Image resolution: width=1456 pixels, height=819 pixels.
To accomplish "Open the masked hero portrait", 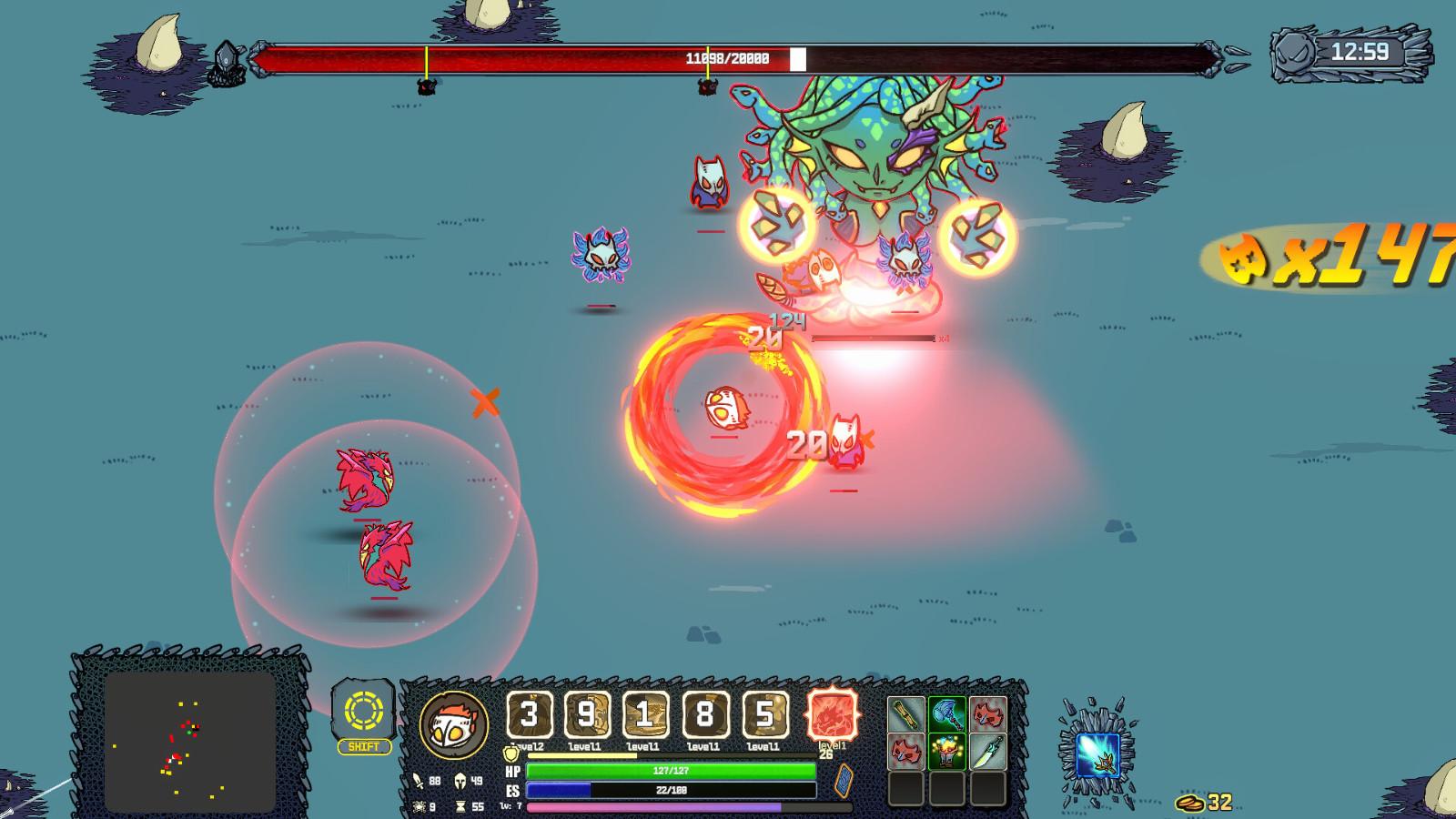I will [453, 724].
